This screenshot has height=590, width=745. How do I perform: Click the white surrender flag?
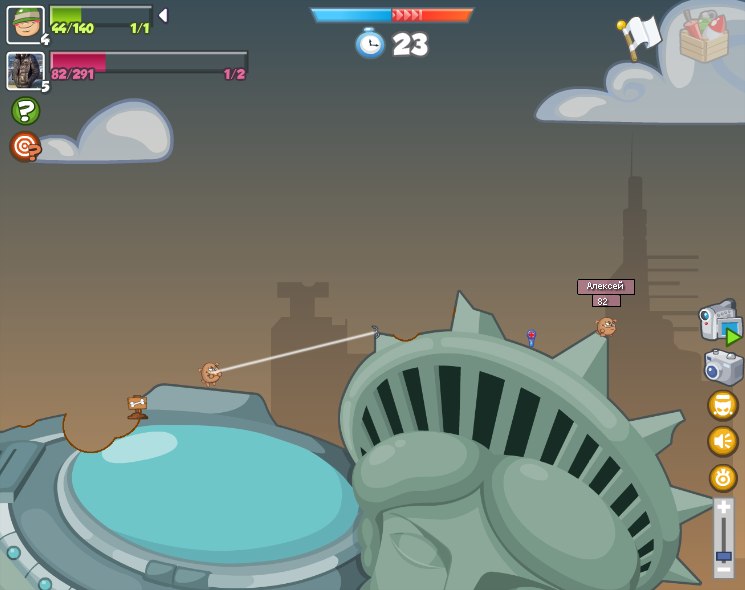[x=640, y=35]
